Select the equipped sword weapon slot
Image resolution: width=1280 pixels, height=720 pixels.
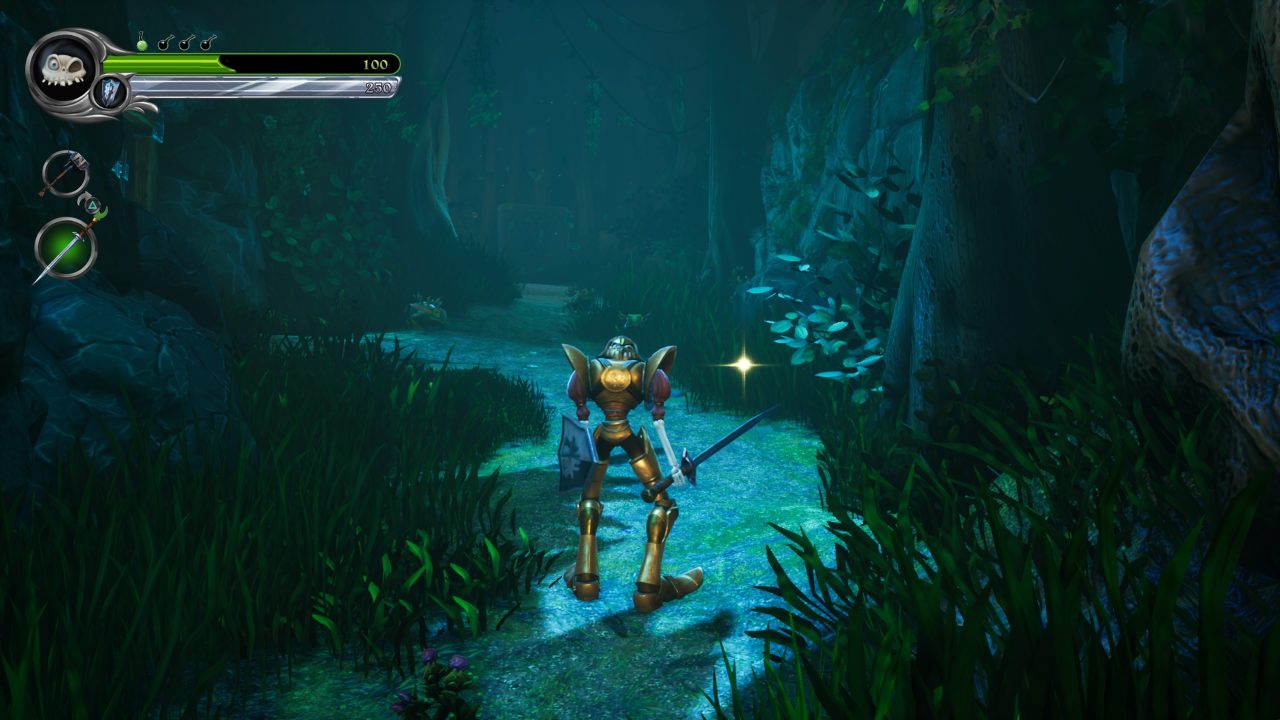(66, 248)
